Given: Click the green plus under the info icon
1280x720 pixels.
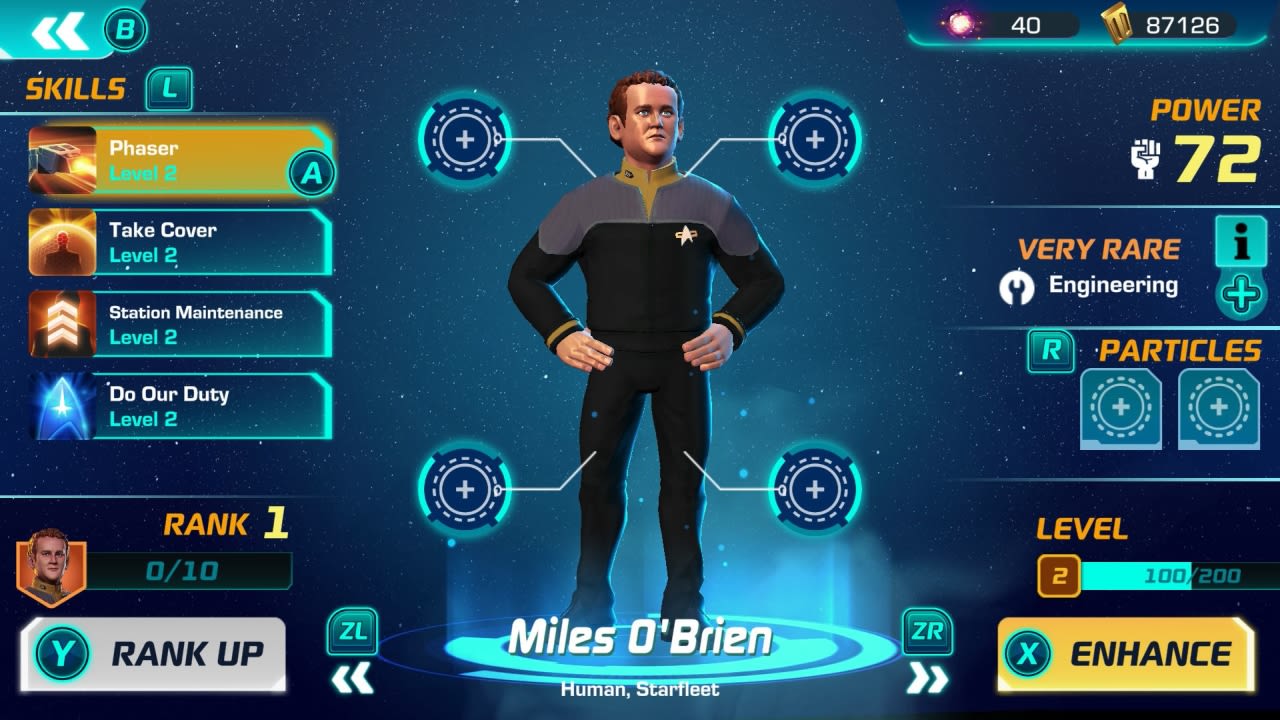Looking at the screenshot, I should [1241, 295].
